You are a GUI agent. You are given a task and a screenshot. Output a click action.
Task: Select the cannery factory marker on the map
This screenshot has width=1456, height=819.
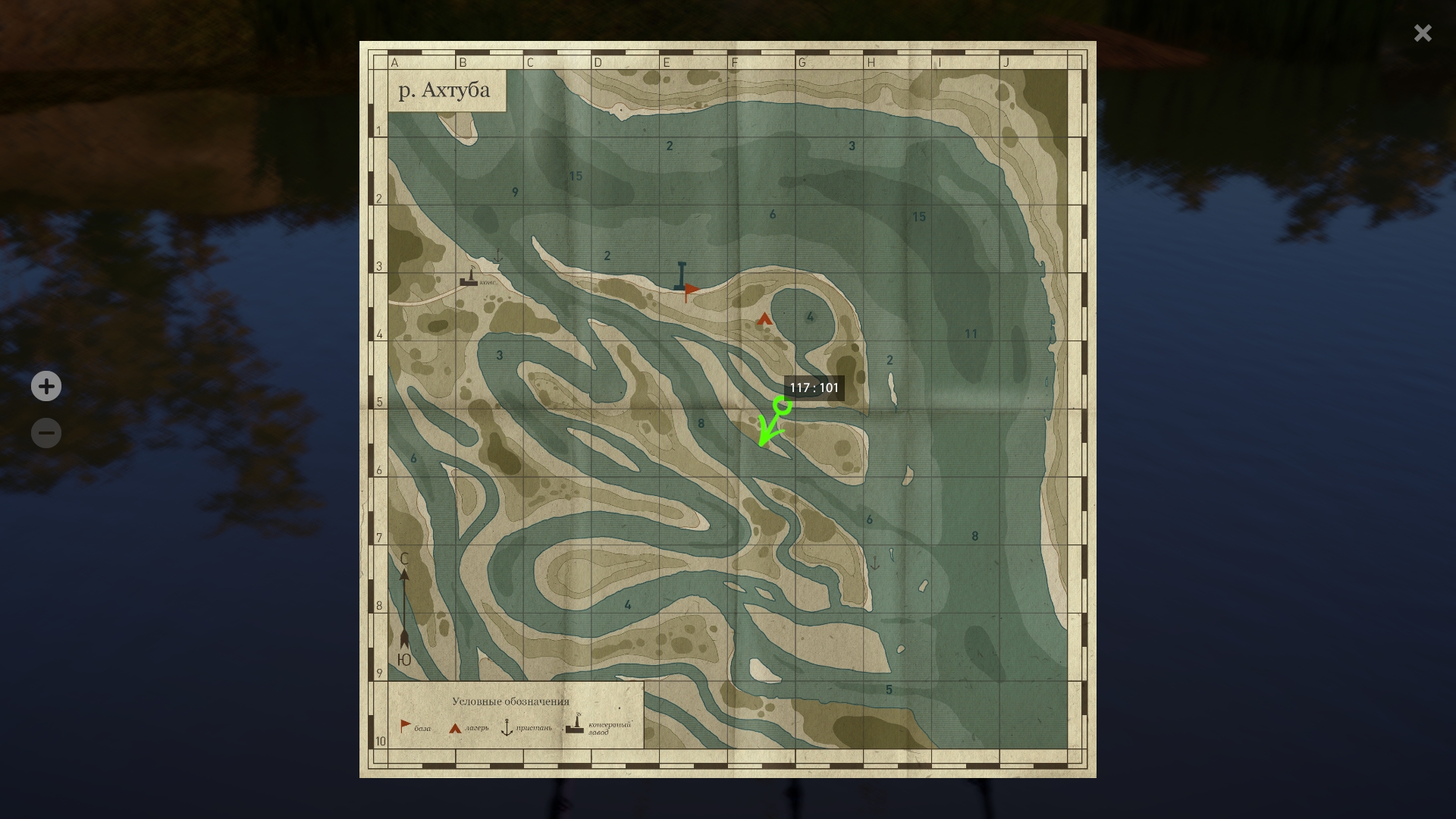coord(469,278)
